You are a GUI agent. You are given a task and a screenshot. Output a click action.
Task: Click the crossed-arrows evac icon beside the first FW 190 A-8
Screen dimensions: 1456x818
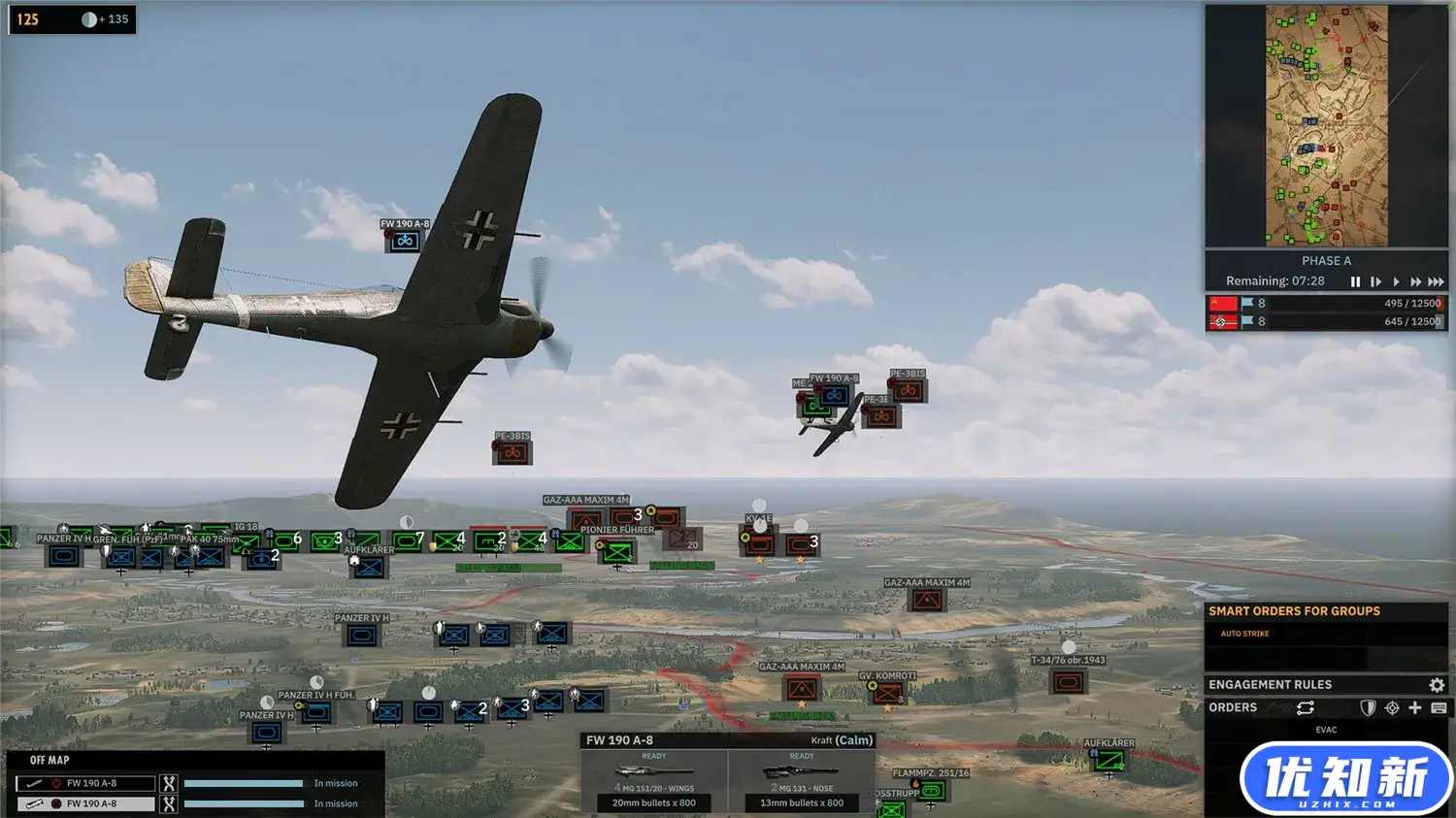(x=167, y=782)
